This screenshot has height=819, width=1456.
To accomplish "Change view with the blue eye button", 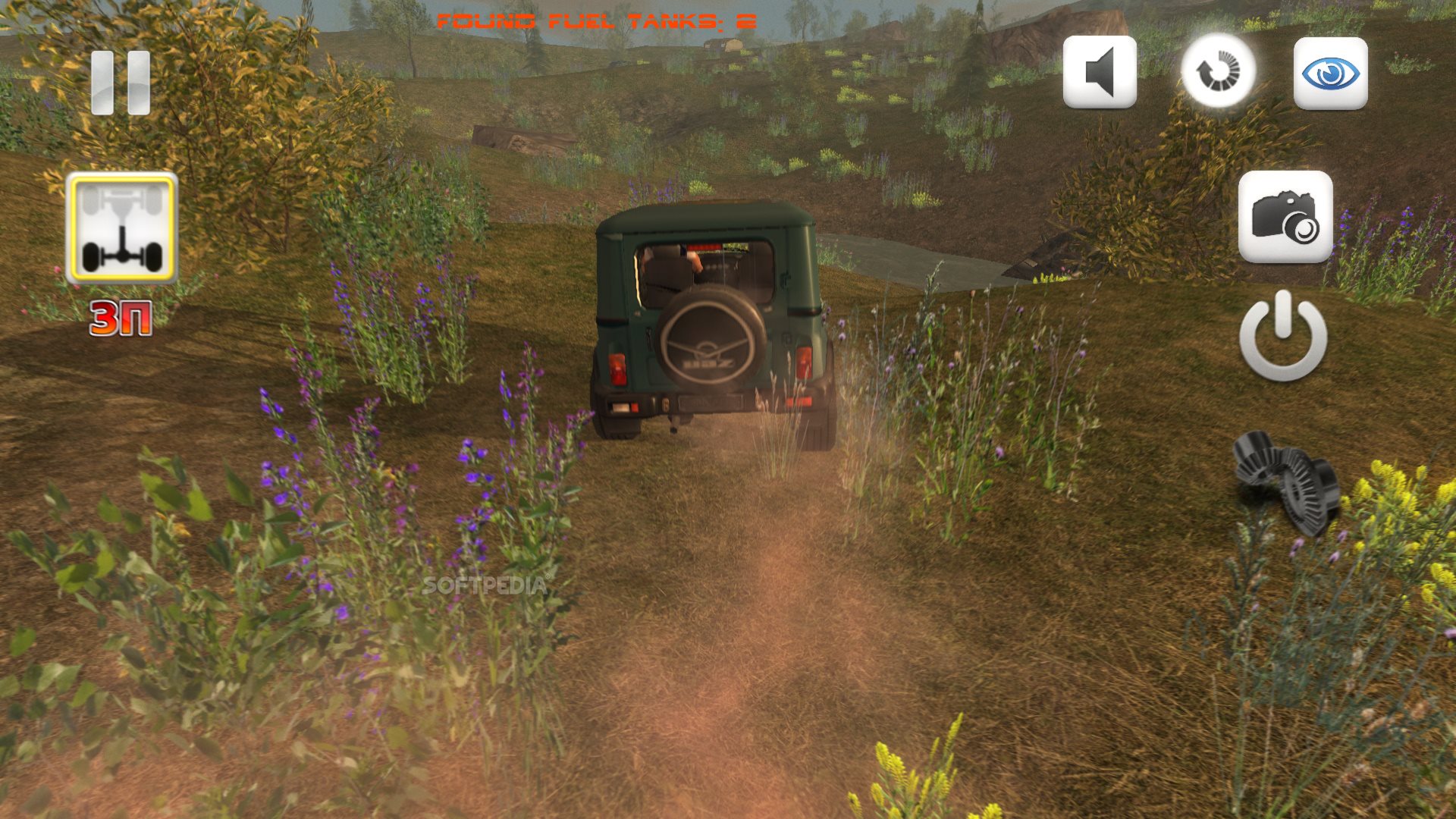I will pos(1330,74).
